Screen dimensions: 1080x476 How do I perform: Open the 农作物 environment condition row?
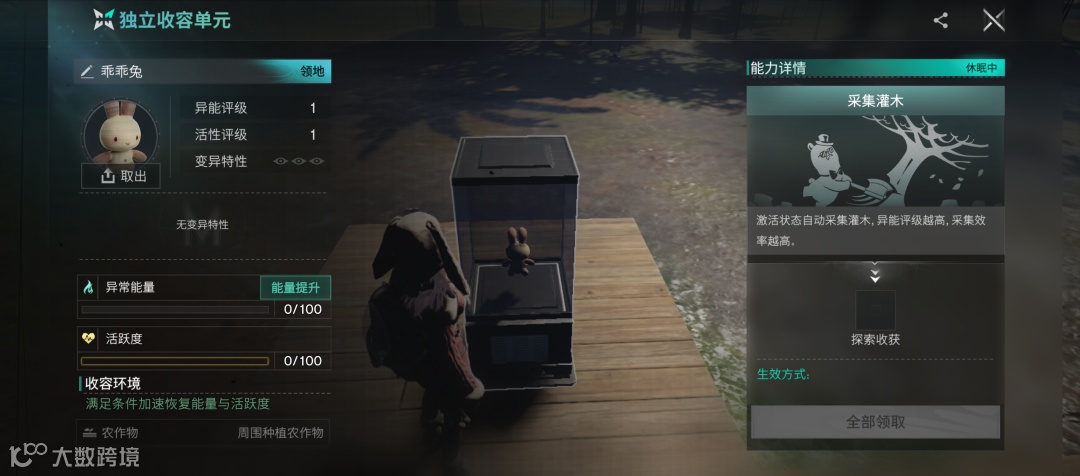click(204, 433)
